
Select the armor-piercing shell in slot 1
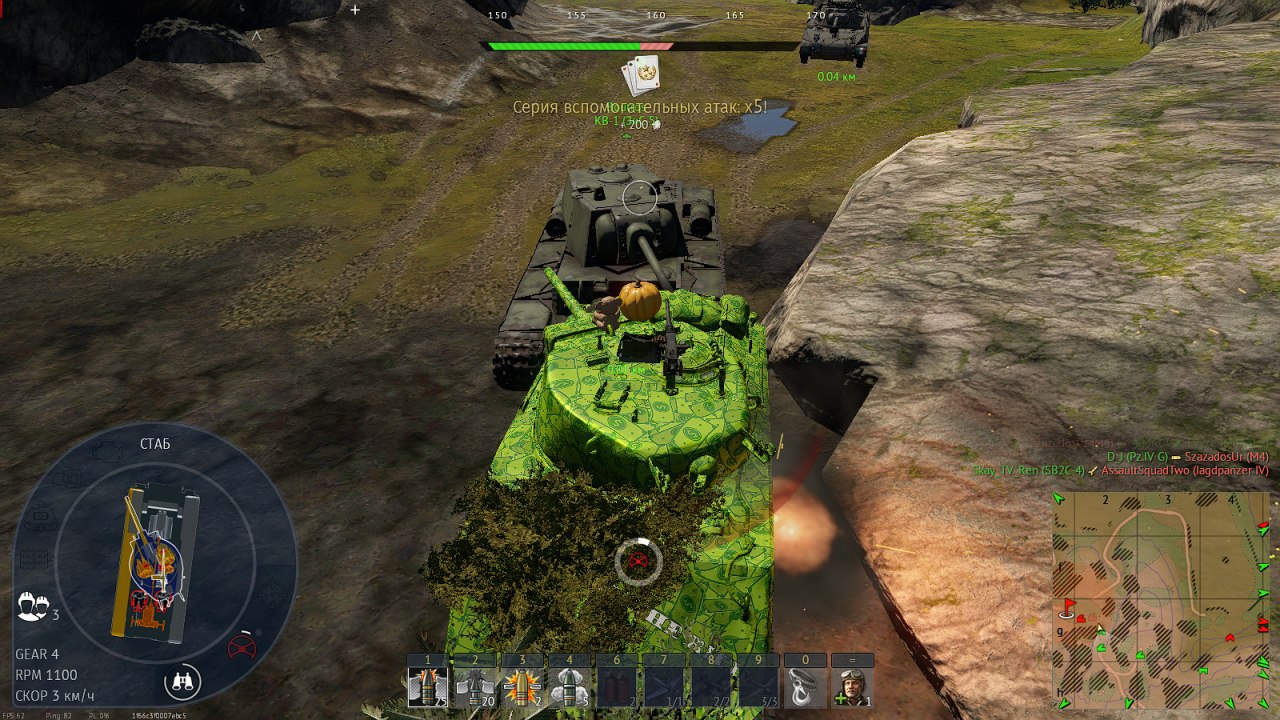(428, 687)
